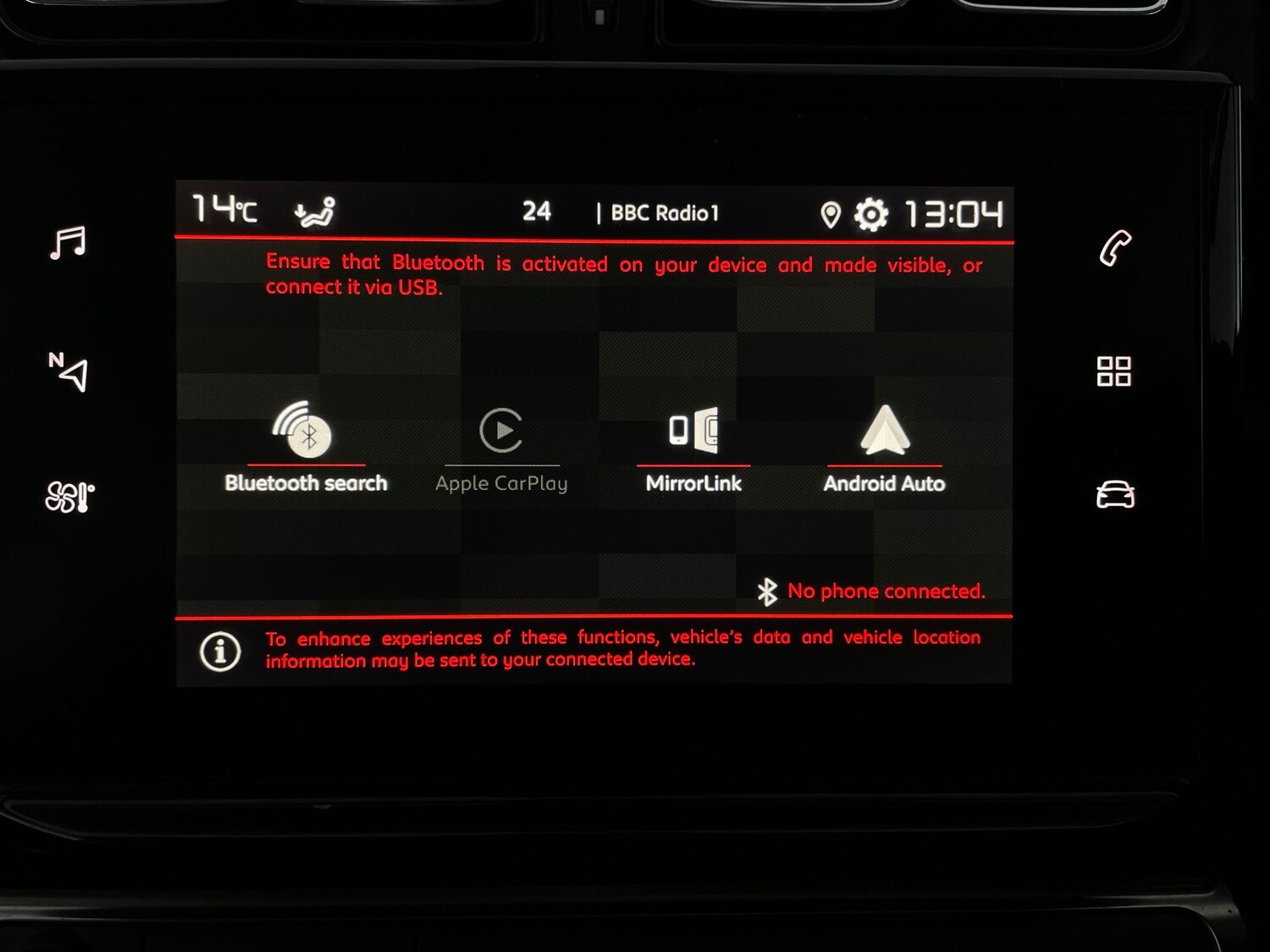Select the location pin icon
Image resolution: width=1270 pixels, height=952 pixels.
click(x=830, y=214)
